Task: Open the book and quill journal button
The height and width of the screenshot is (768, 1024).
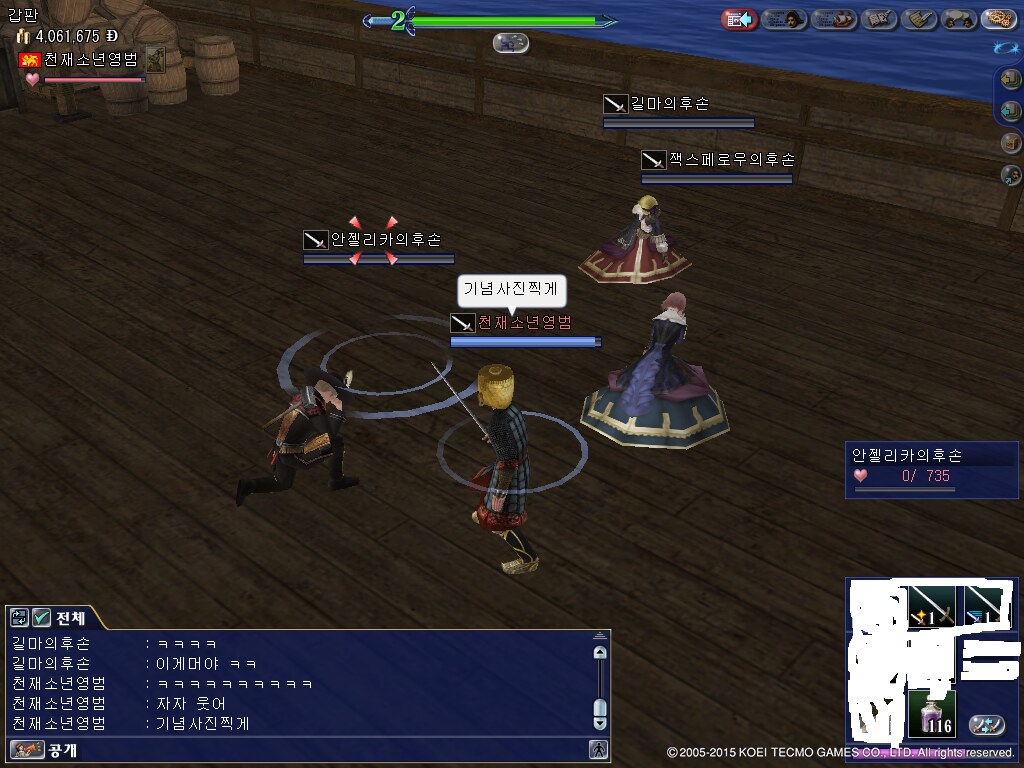Action: [880, 19]
